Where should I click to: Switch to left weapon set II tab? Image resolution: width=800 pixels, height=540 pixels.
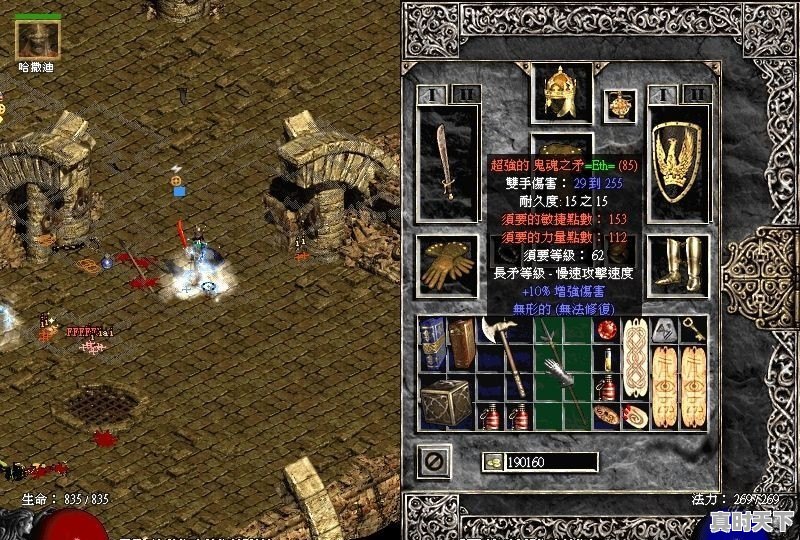point(464,95)
